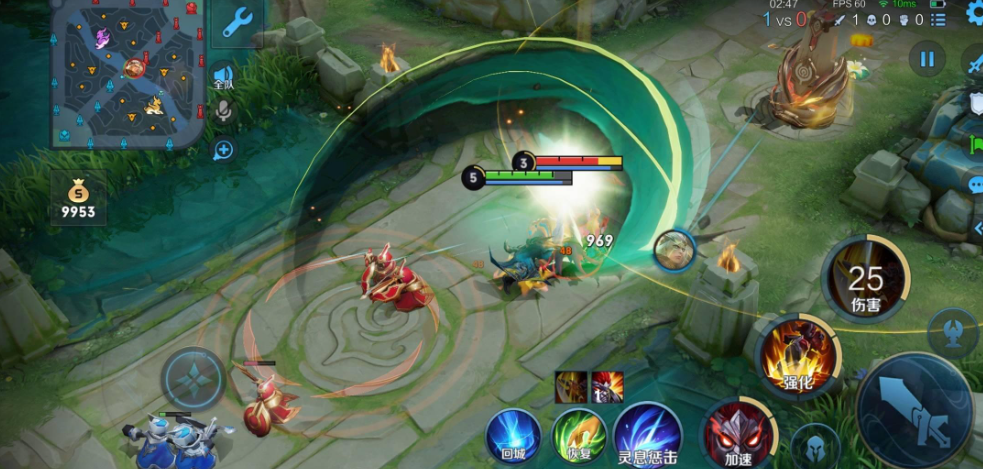Open the chat bubble on right edge
The image size is (983, 469).
tap(975, 184)
